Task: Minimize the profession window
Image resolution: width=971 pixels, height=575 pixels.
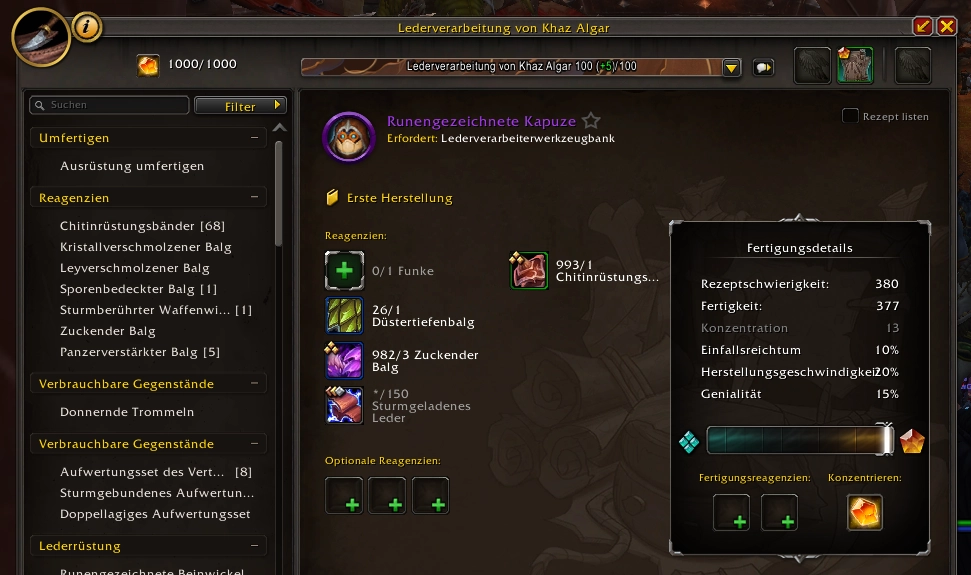Action: tap(922, 26)
